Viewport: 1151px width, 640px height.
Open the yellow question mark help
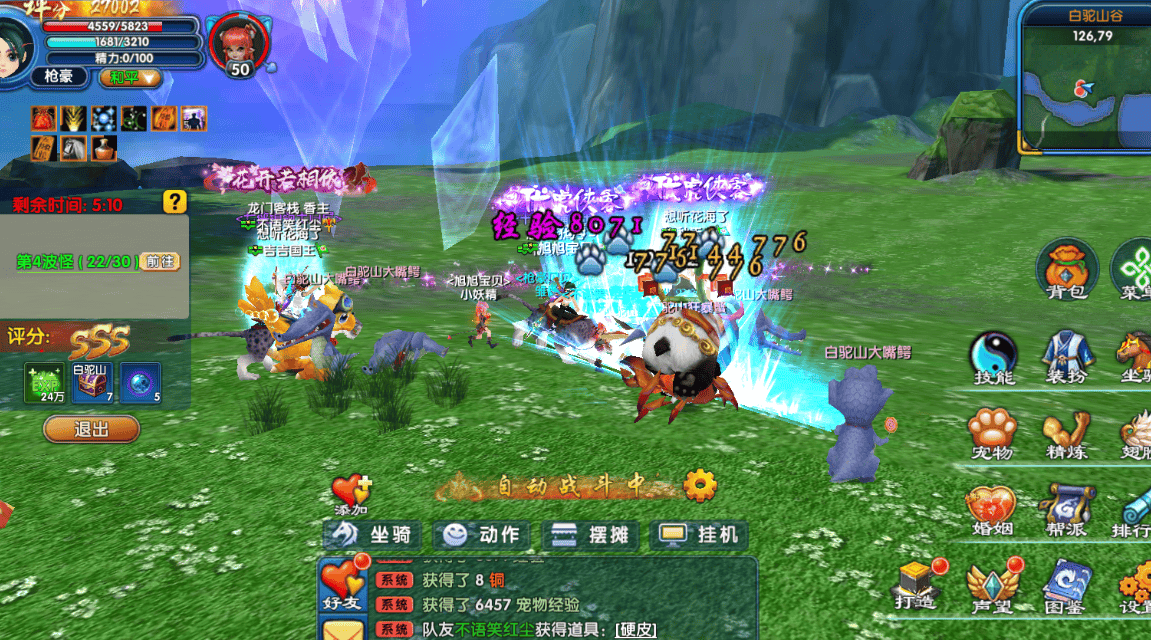175,201
